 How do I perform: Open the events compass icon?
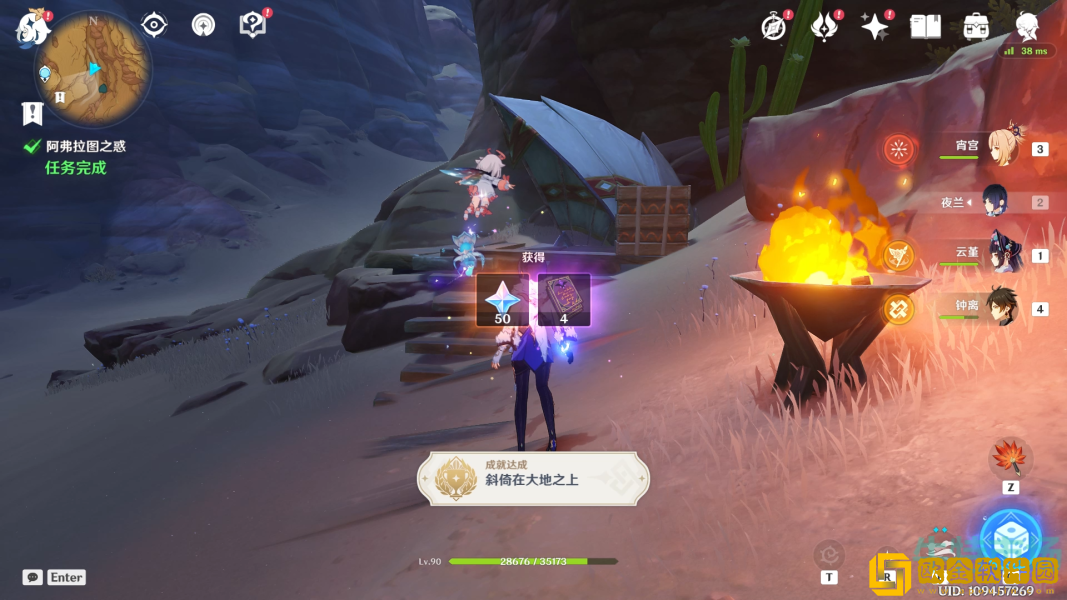(x=773, y=27)
